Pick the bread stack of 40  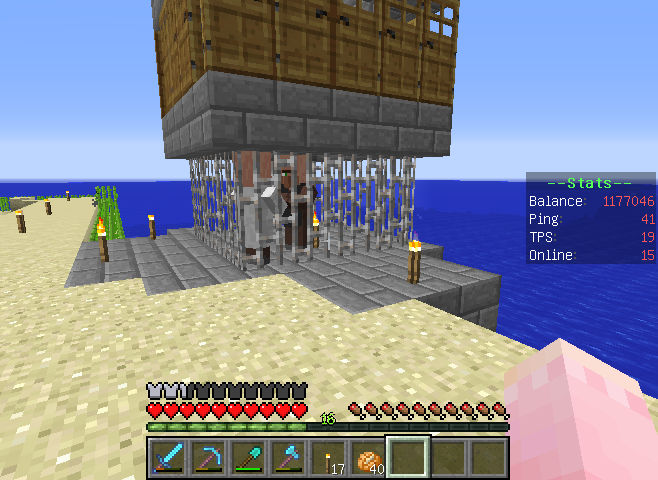(x=368, y=456)
